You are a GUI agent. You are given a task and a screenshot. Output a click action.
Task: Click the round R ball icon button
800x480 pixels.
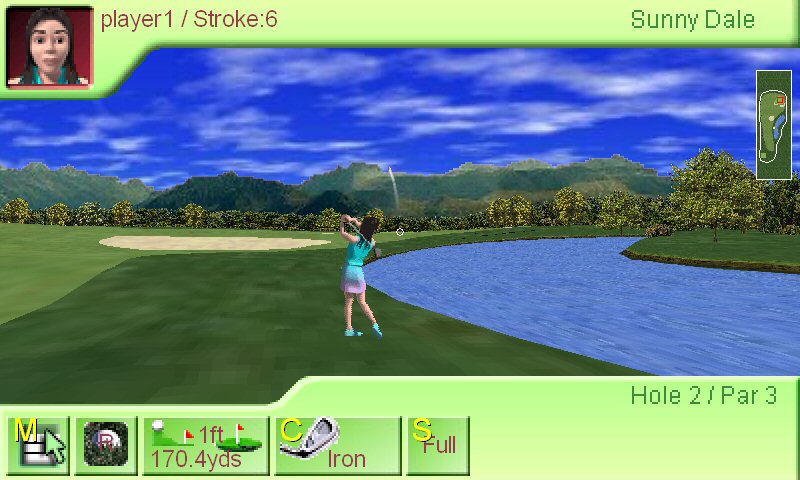coord(105,445)
